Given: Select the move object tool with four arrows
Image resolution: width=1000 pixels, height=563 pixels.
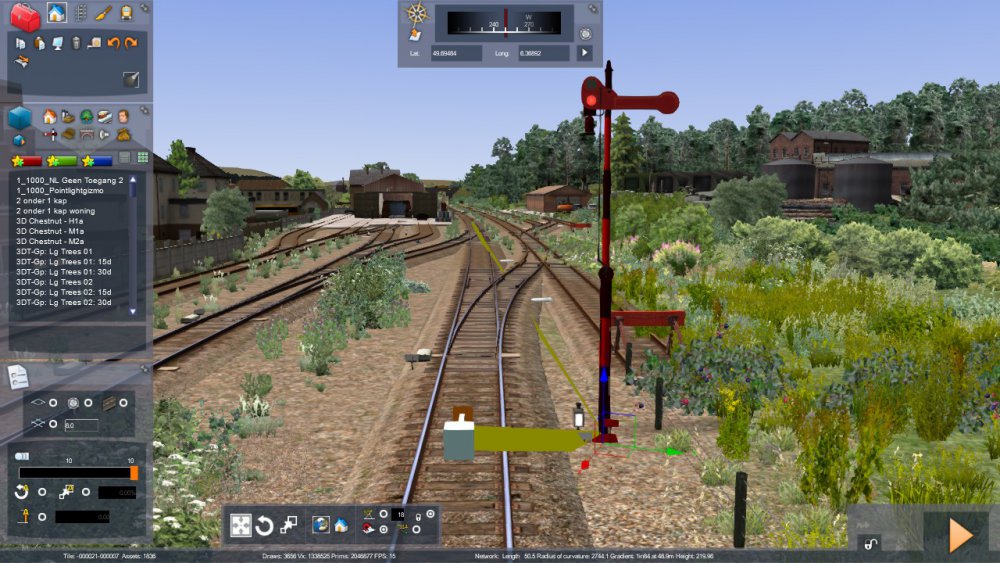Looking at the screenshot, I should pos(241,525).
